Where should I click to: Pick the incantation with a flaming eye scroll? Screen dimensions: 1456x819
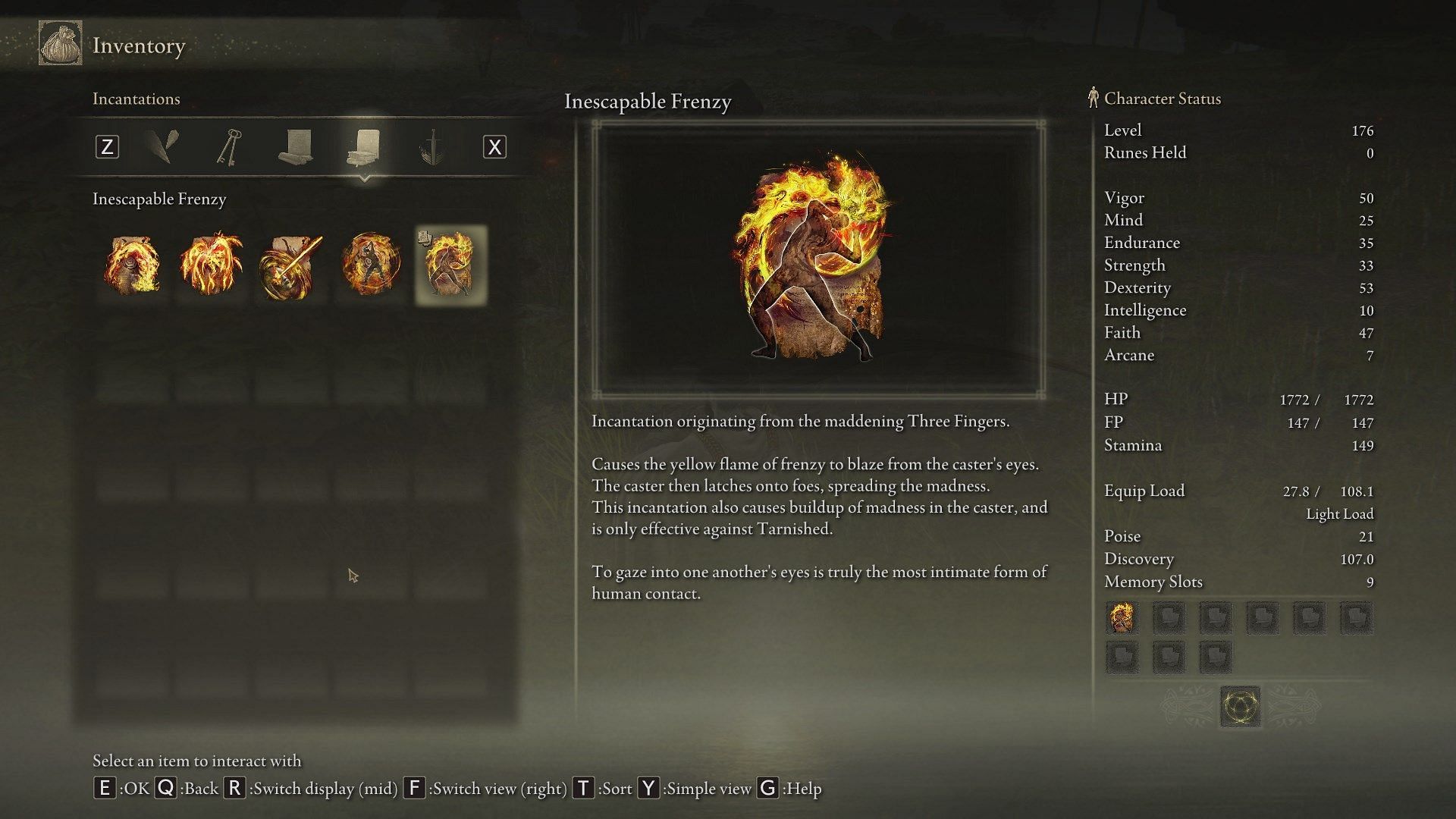tap(132, 265)
